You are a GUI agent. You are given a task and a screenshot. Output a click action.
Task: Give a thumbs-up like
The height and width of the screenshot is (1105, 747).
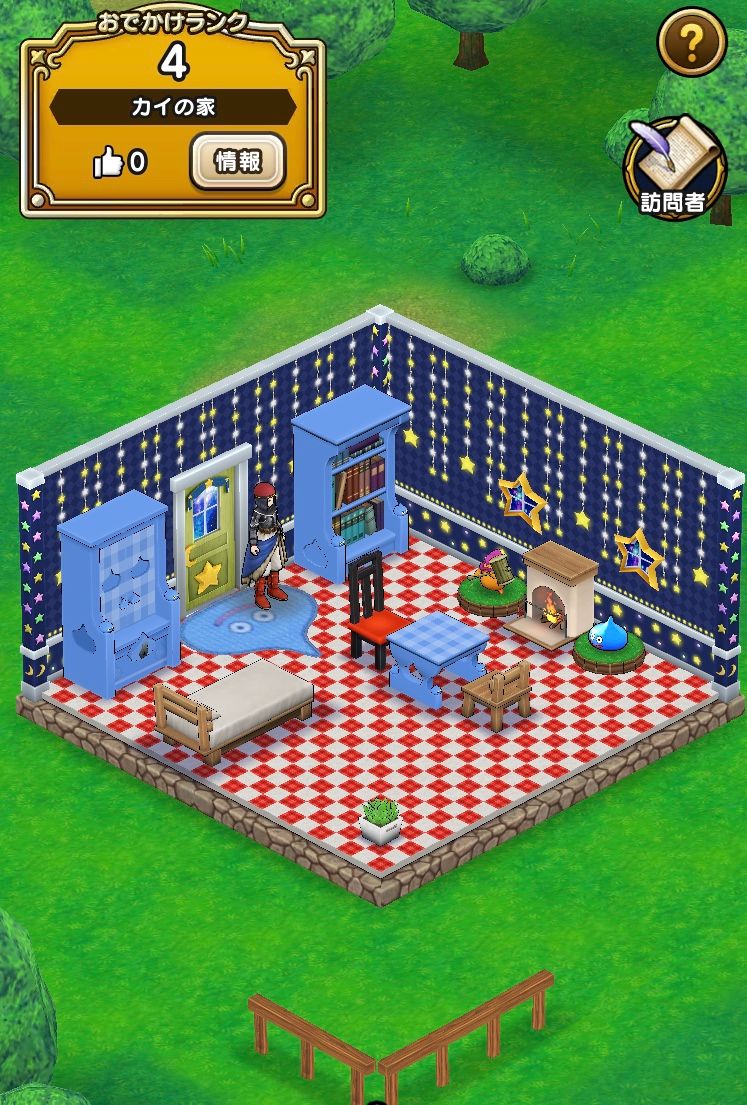[x=109, y=163]
